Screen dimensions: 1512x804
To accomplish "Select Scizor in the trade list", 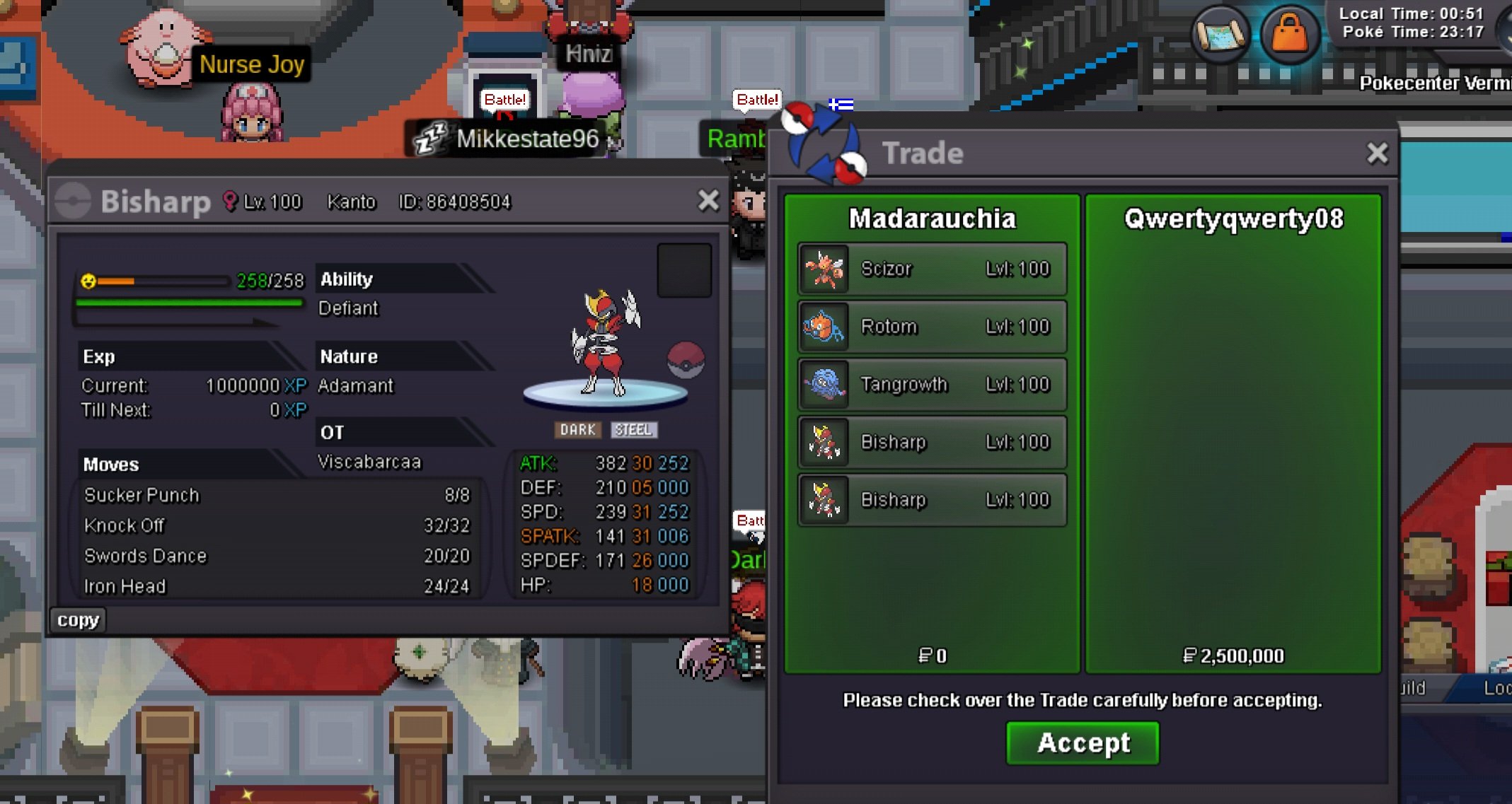I will coord(932,269).
